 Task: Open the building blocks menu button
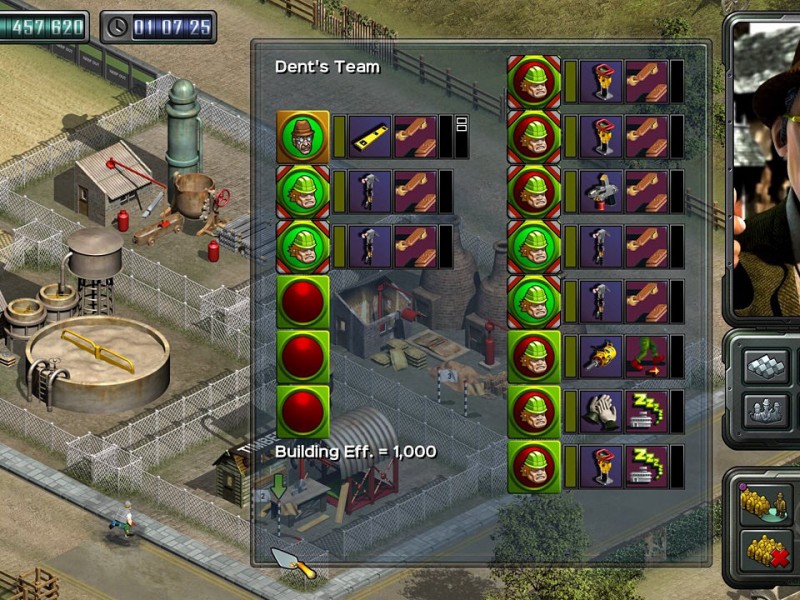767,366
